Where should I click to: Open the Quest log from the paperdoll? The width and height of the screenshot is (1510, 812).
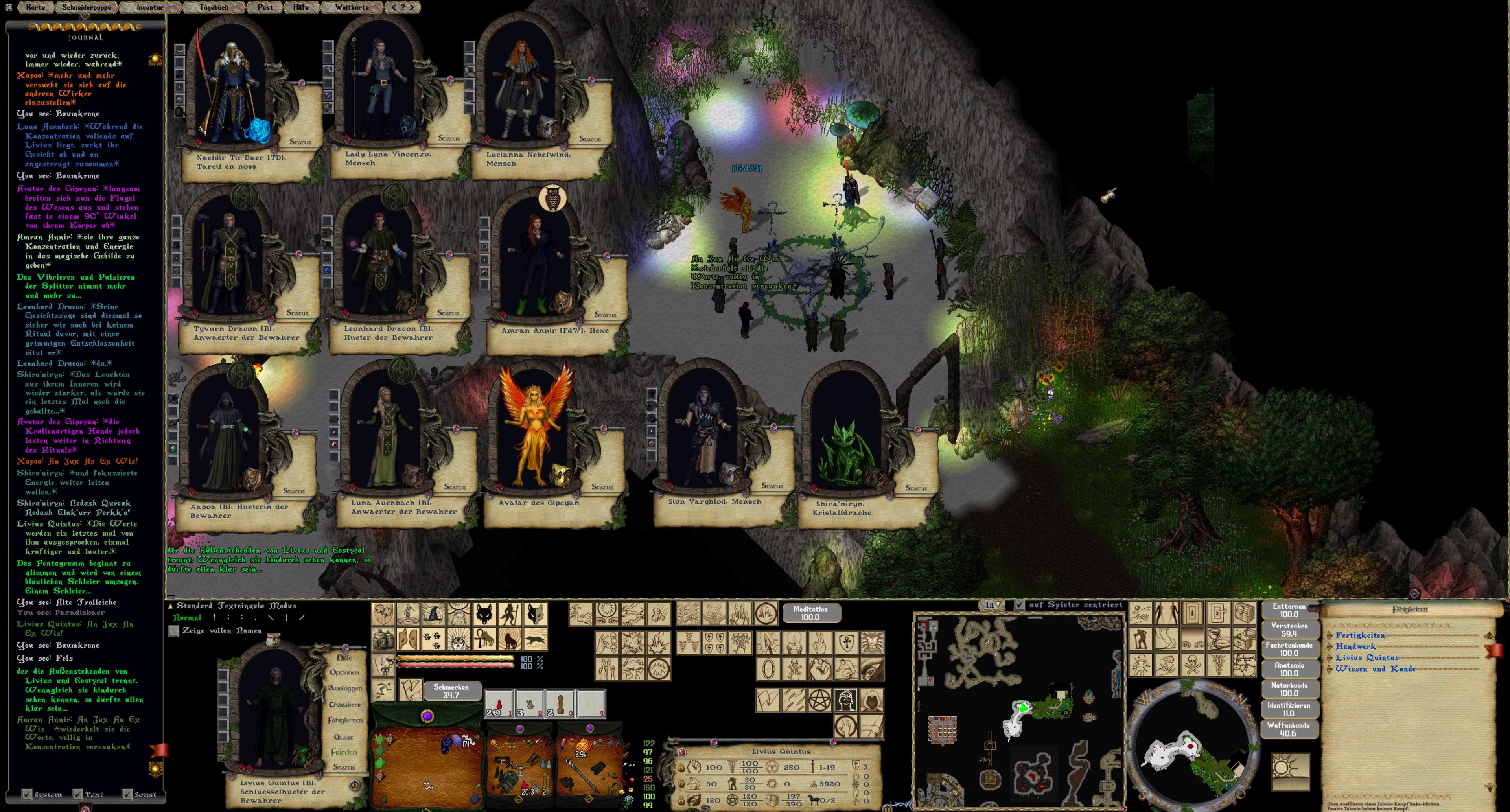(x=344, y=737)
